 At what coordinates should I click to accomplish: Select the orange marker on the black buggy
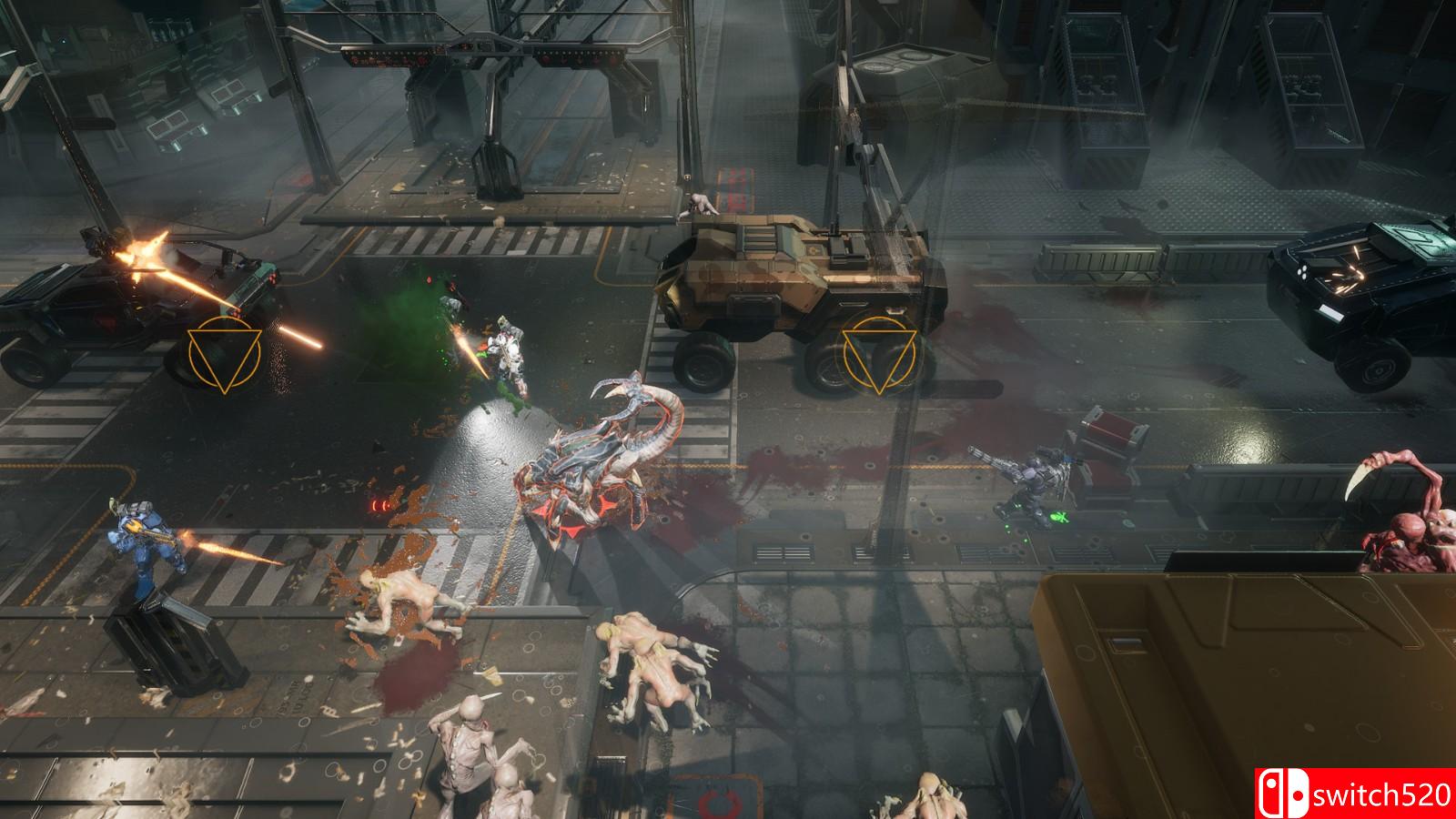coord(225,356)
